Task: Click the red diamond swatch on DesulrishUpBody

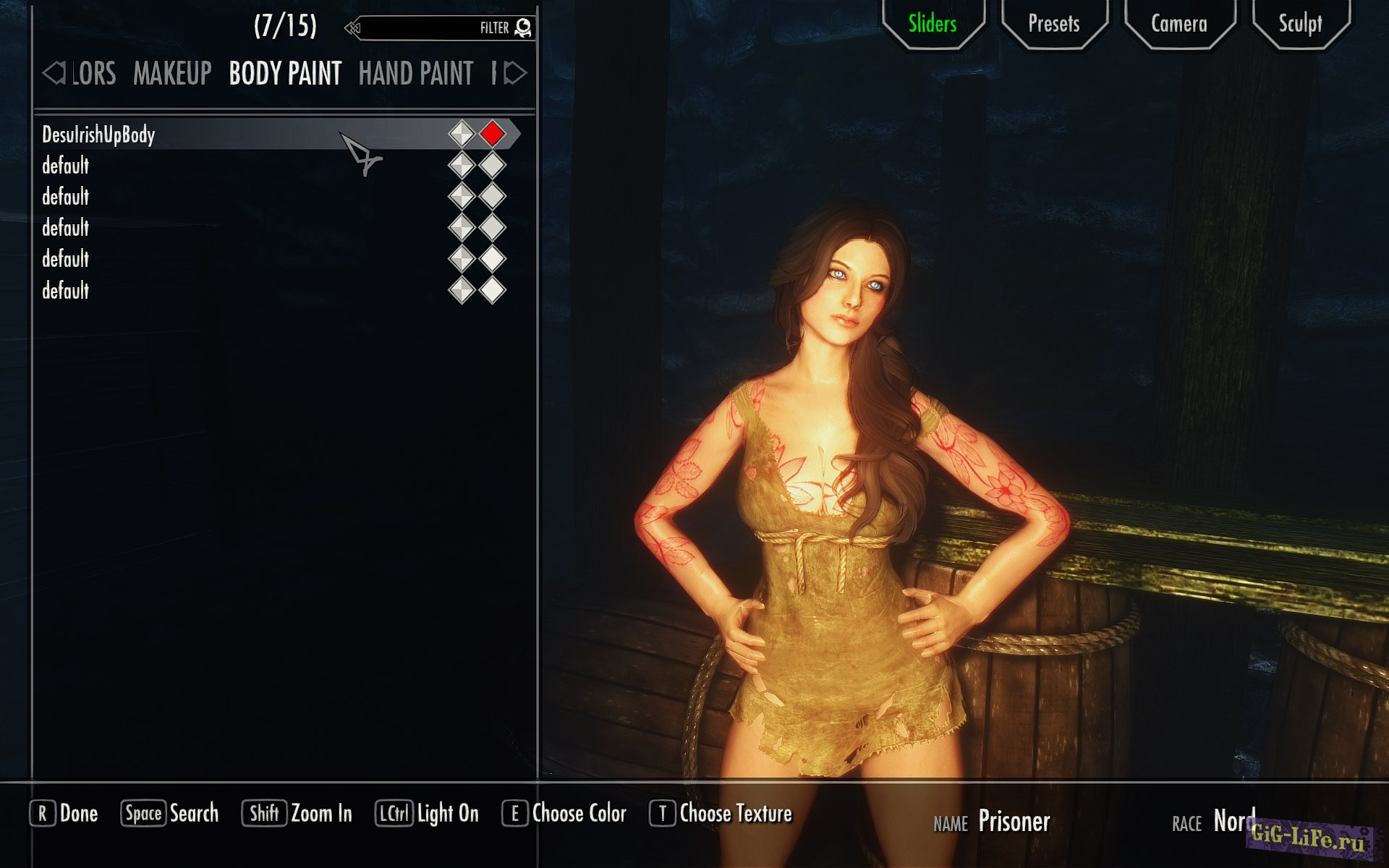Action: (491, 133)
